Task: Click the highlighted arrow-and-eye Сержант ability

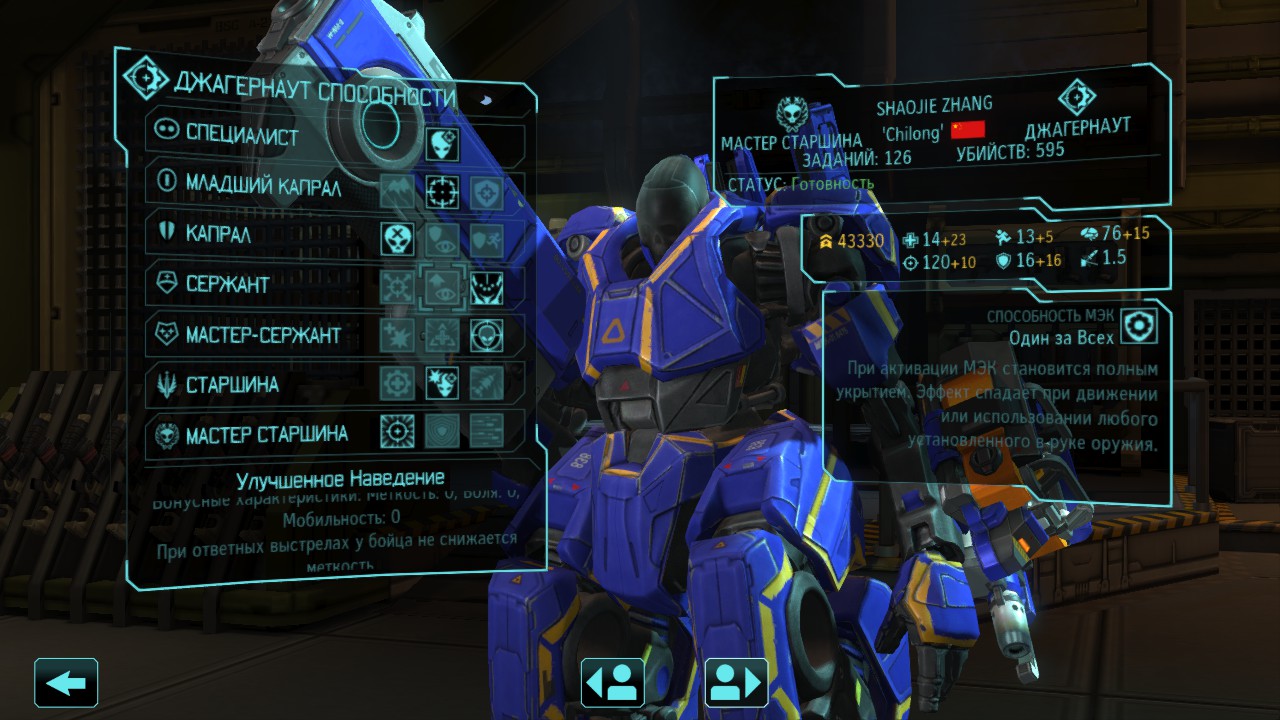Action: tap(443, 287)
